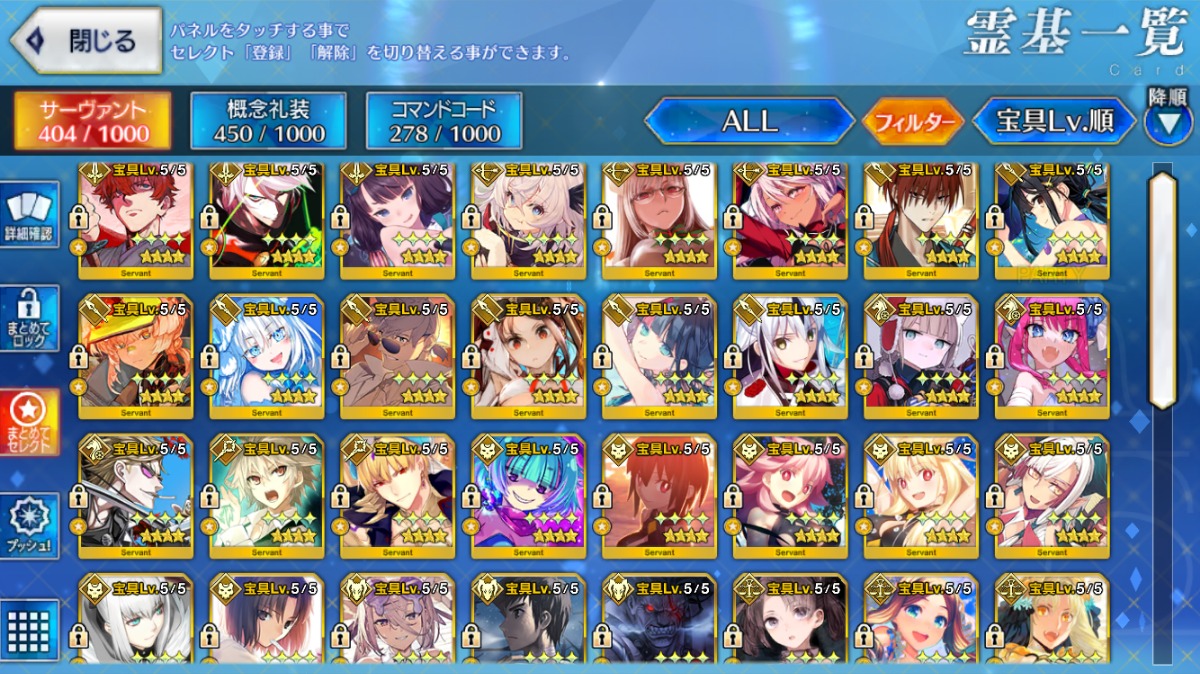This screenshot has width=1200, height=674.
Task: Show the コマンドコード tab
Action: pos(444,122)
